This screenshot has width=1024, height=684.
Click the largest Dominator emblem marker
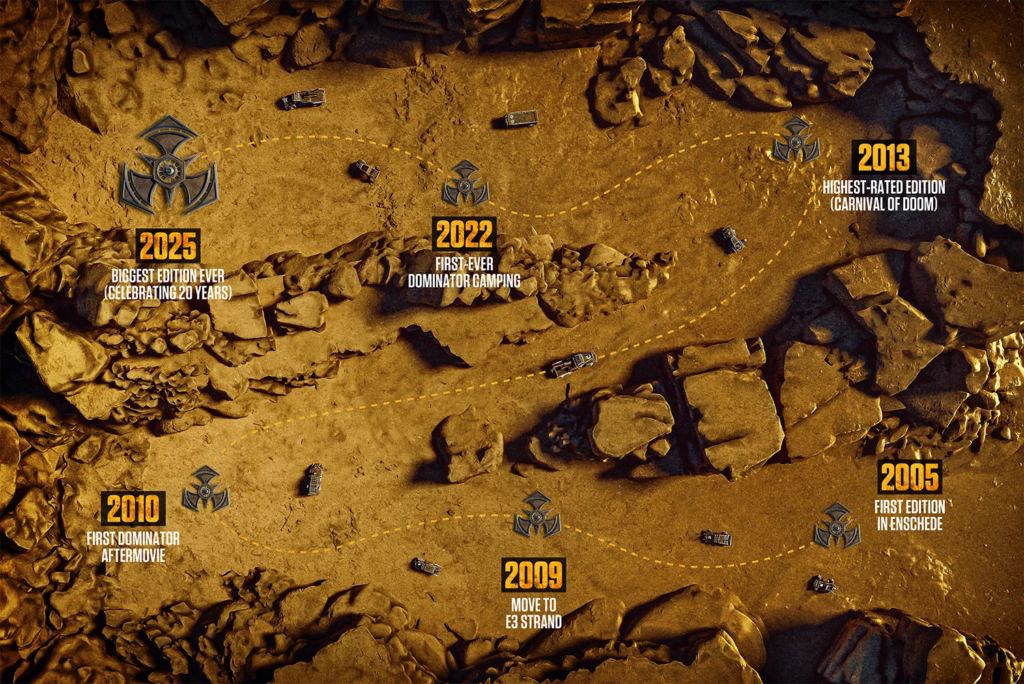click(x=169, y=166)
